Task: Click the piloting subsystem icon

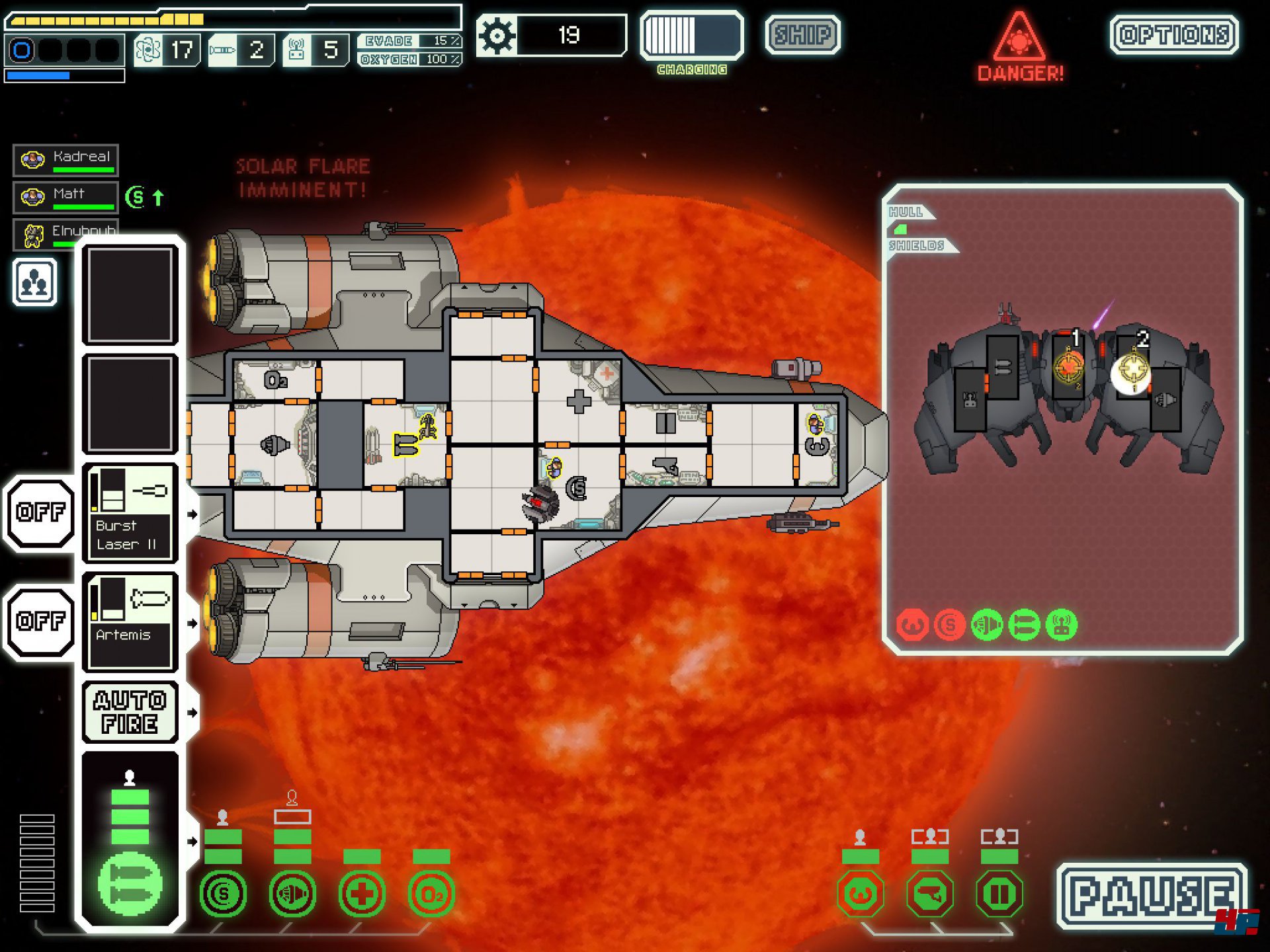Action: click(860, 894)
